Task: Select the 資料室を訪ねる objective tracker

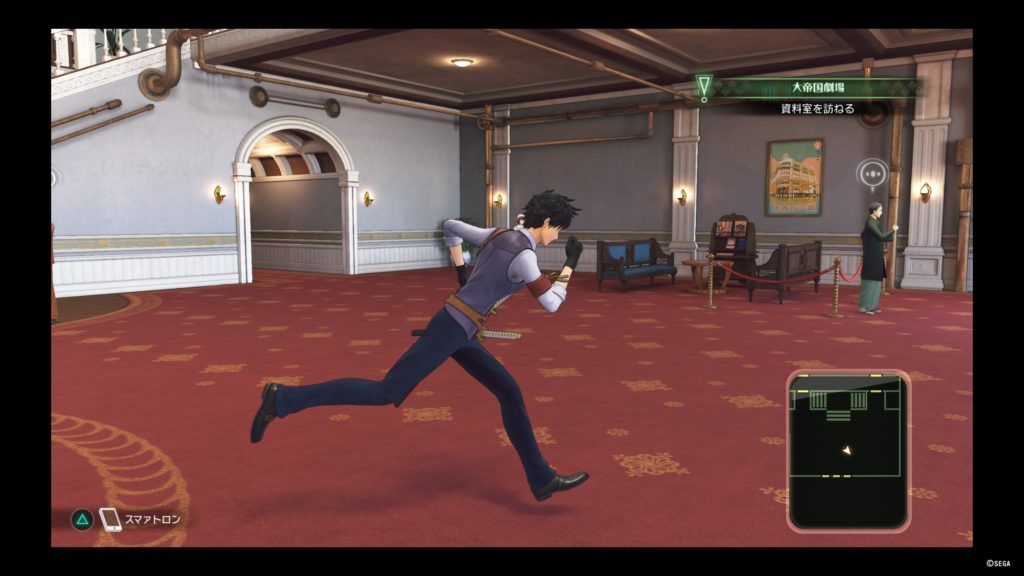Action: pyautogui.click(x=817, y=108)
